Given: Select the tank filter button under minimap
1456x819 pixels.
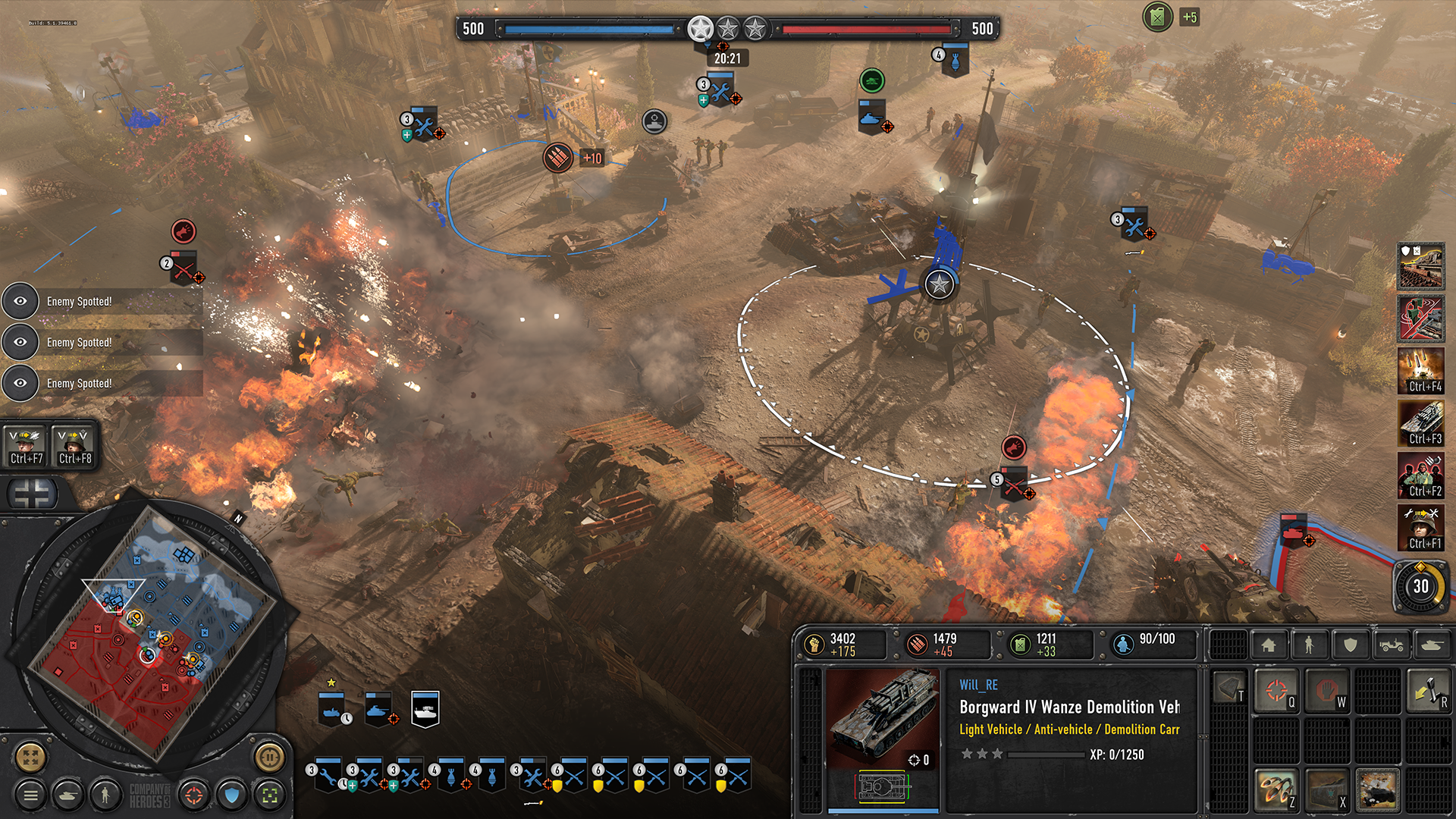Looking at the screenshot, I should pyautogui.click(x=68, y=795).
